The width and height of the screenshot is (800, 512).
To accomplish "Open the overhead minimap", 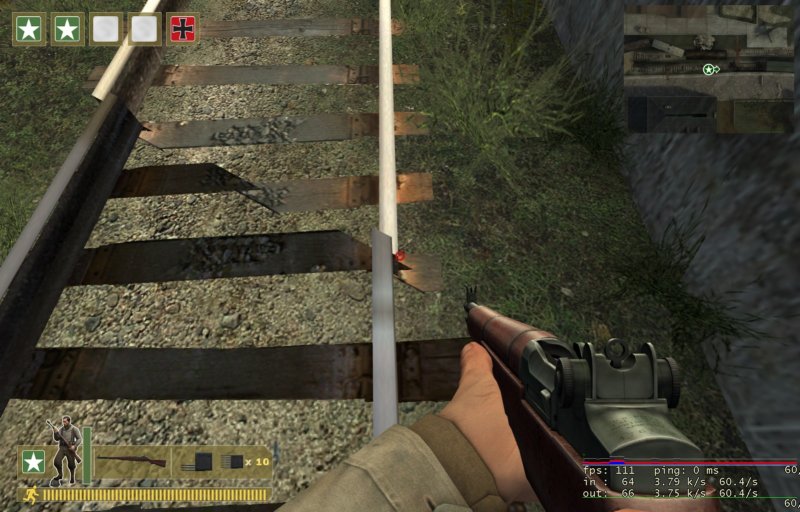I will (708, 68).
